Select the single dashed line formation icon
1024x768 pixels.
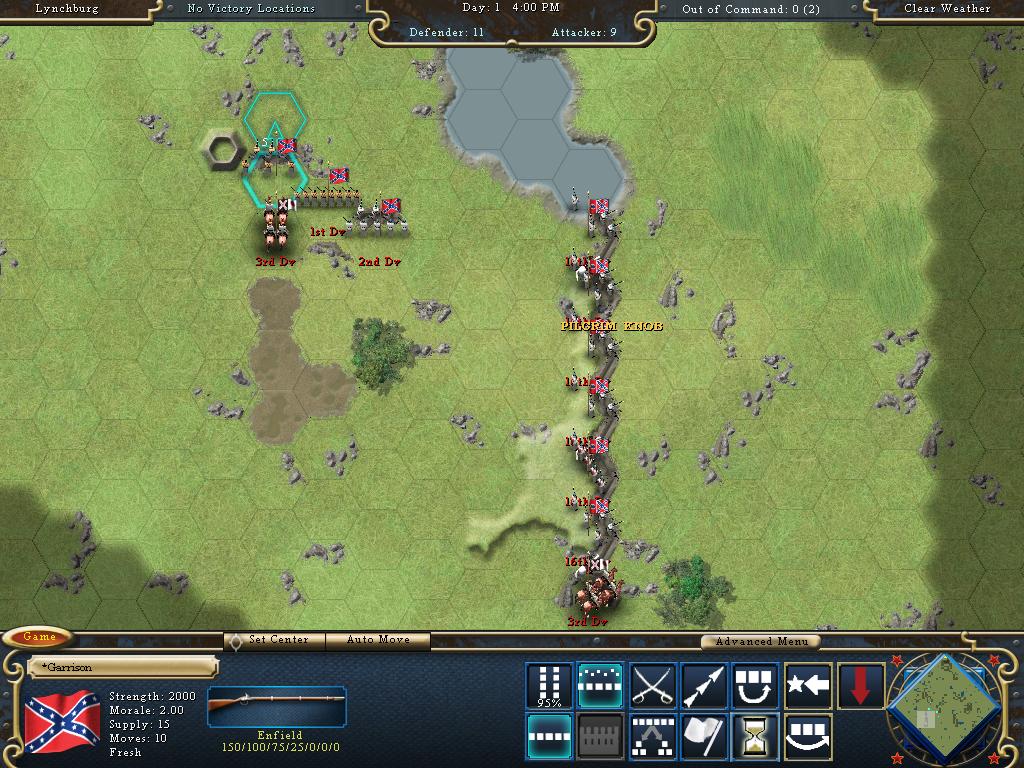click(550, 736)
